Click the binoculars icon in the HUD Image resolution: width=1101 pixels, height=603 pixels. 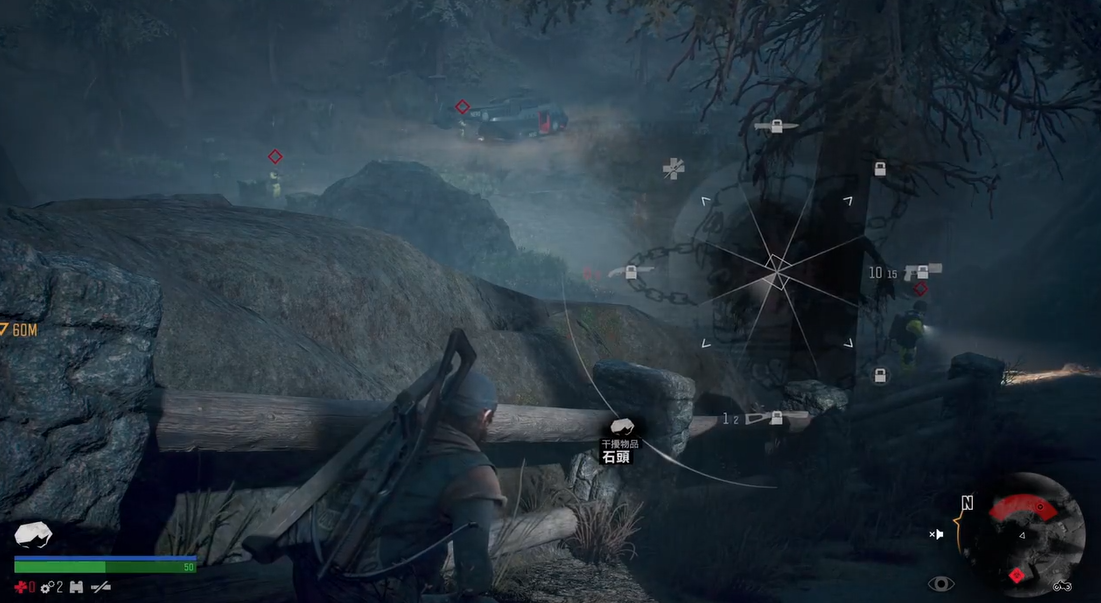pos(76,587)
